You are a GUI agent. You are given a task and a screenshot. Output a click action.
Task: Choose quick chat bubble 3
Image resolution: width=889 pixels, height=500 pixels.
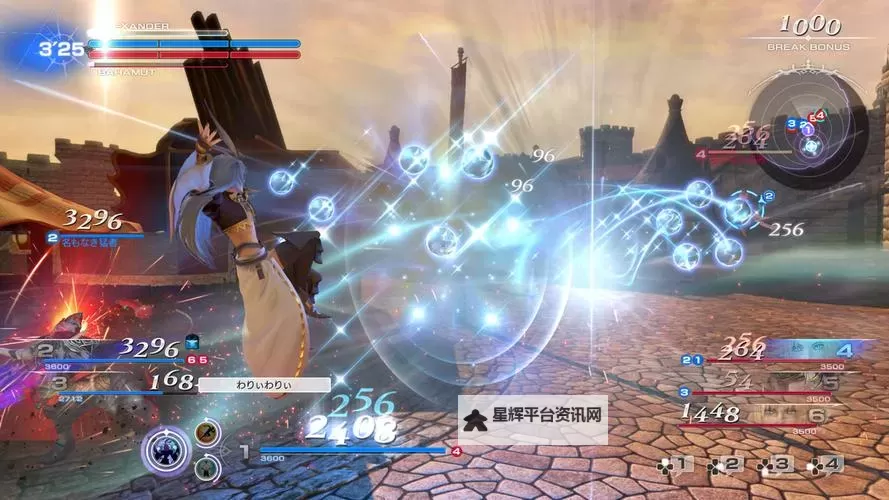click(x=775, y=464)
